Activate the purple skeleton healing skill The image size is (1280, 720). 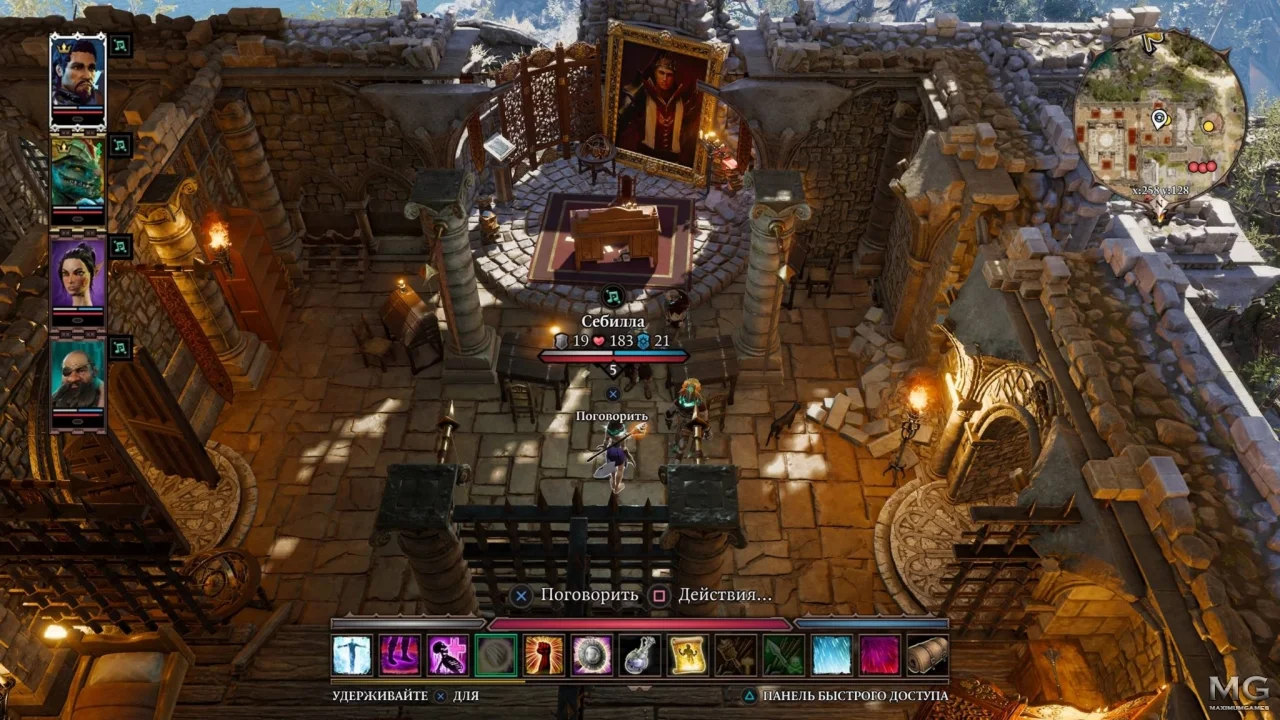click(448, 655)
